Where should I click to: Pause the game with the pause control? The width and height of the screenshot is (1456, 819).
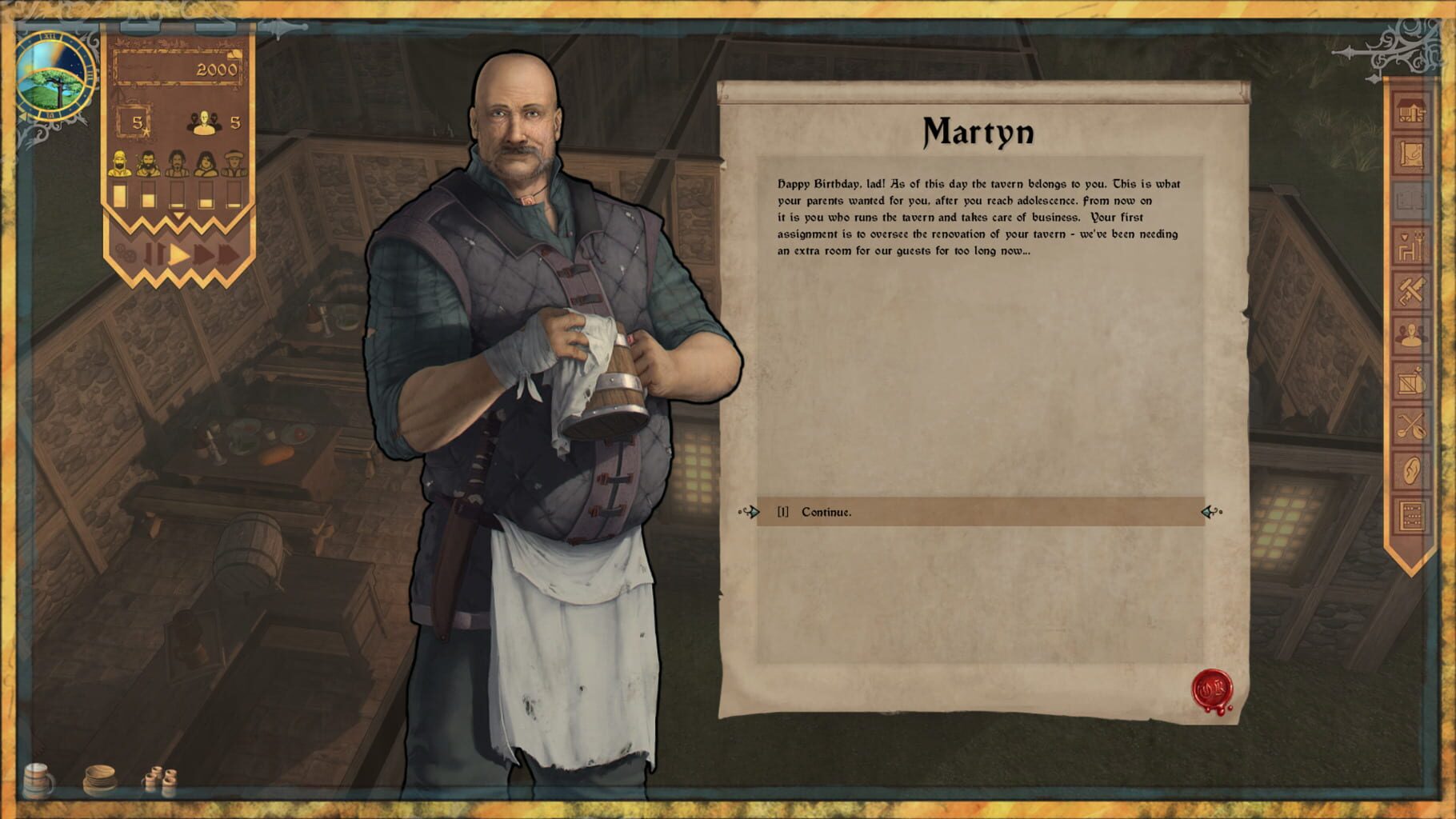click(154, 253)
